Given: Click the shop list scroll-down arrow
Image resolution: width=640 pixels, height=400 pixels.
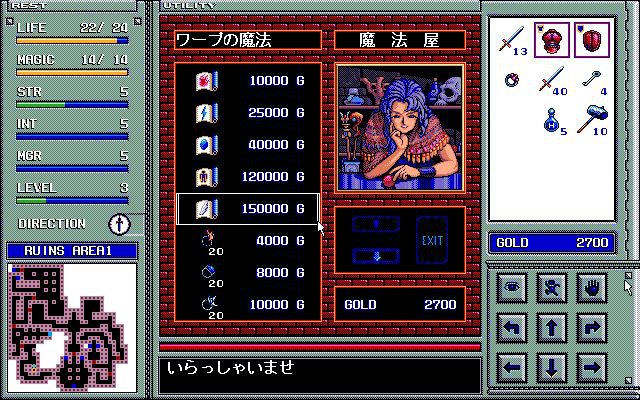Looking at the screenshot, I should coord(376,256).
